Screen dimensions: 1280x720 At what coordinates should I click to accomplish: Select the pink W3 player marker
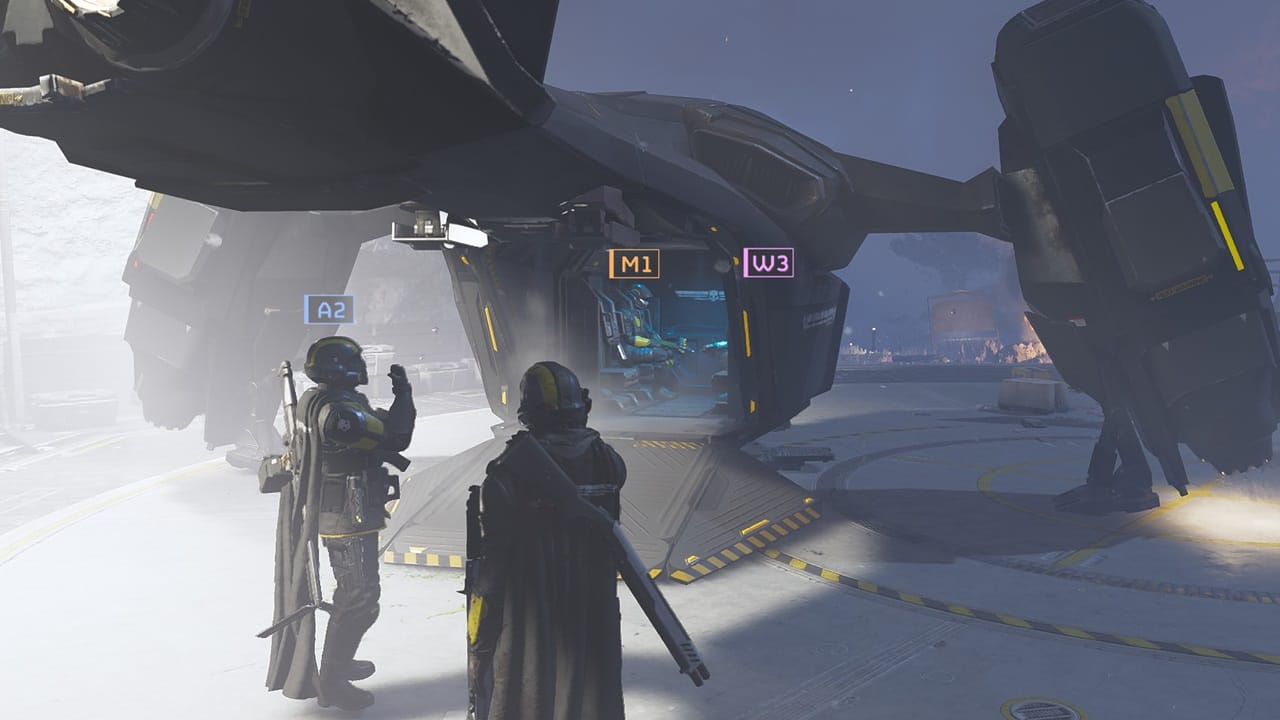769,263
